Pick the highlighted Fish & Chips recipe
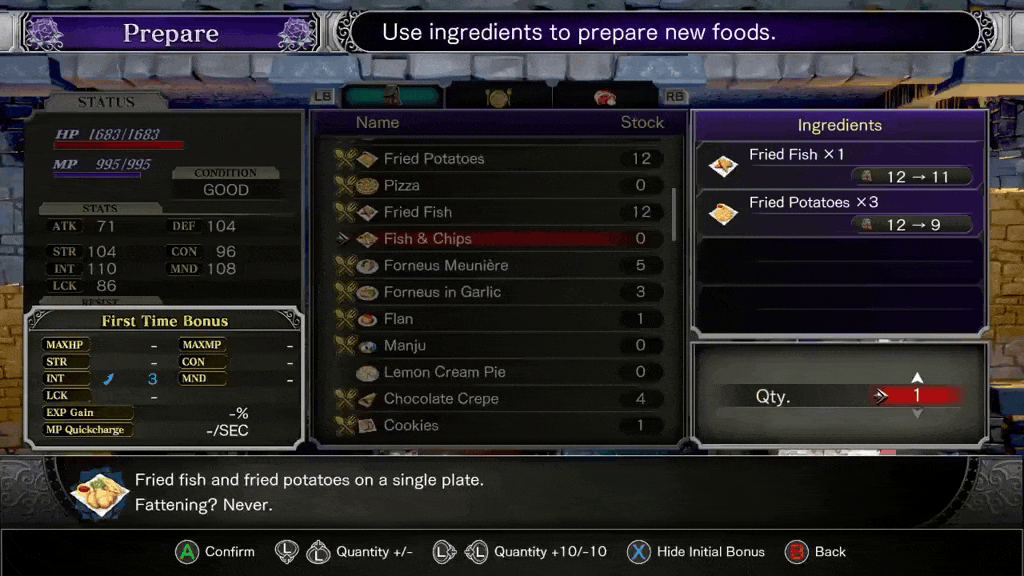This screenshot has height=576, width=1024. tap(427, 239)
